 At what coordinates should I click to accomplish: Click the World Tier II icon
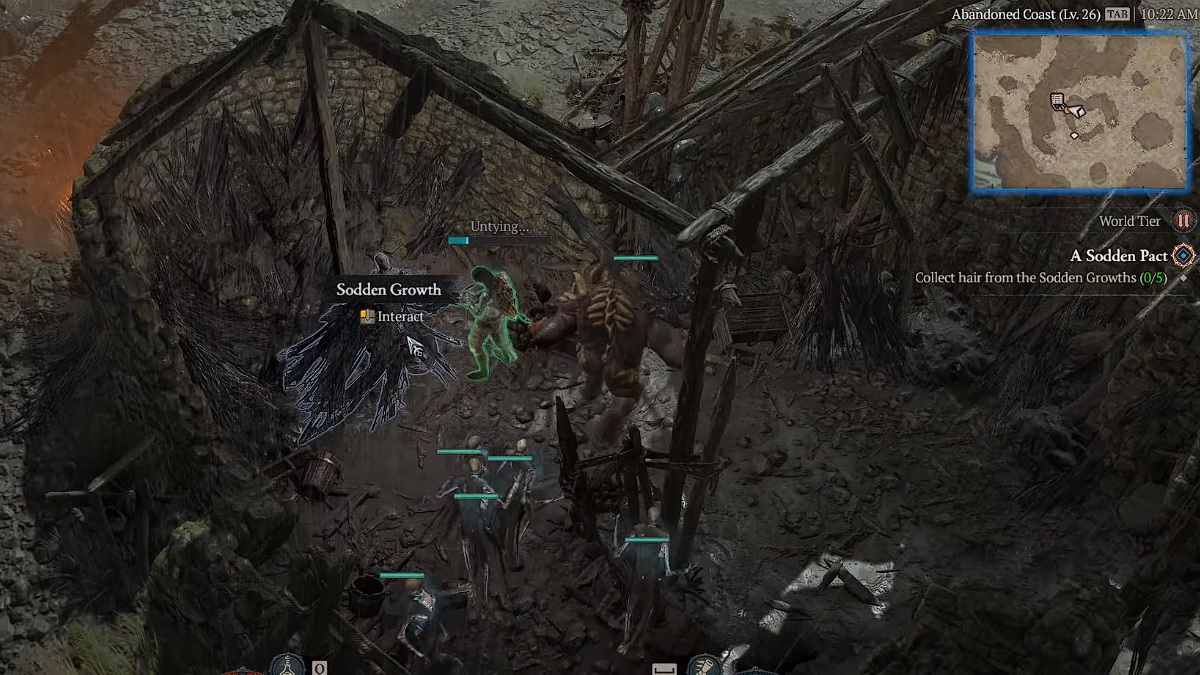(x=1183, y=221)
